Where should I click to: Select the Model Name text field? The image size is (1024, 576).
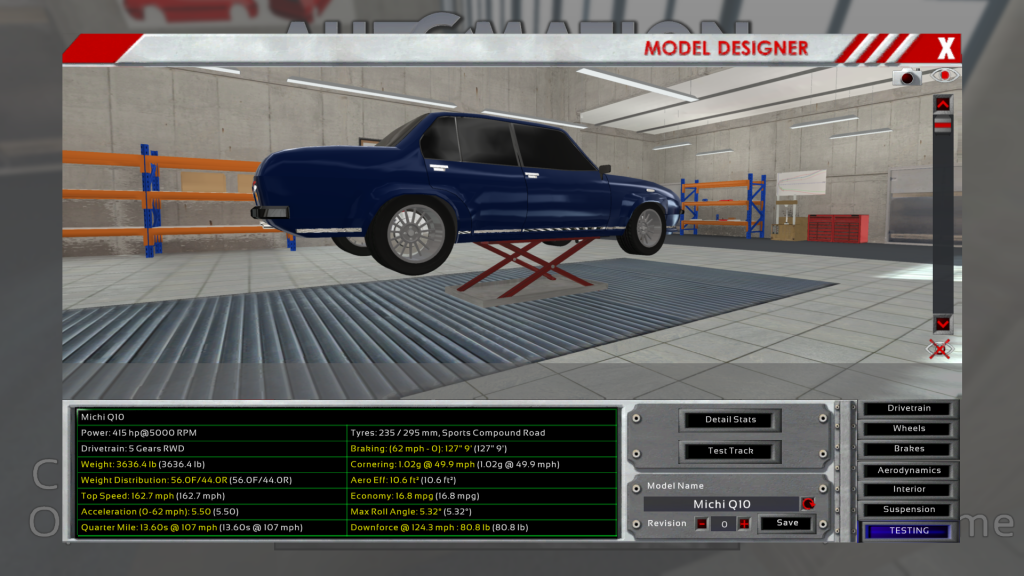click(721, 504)
